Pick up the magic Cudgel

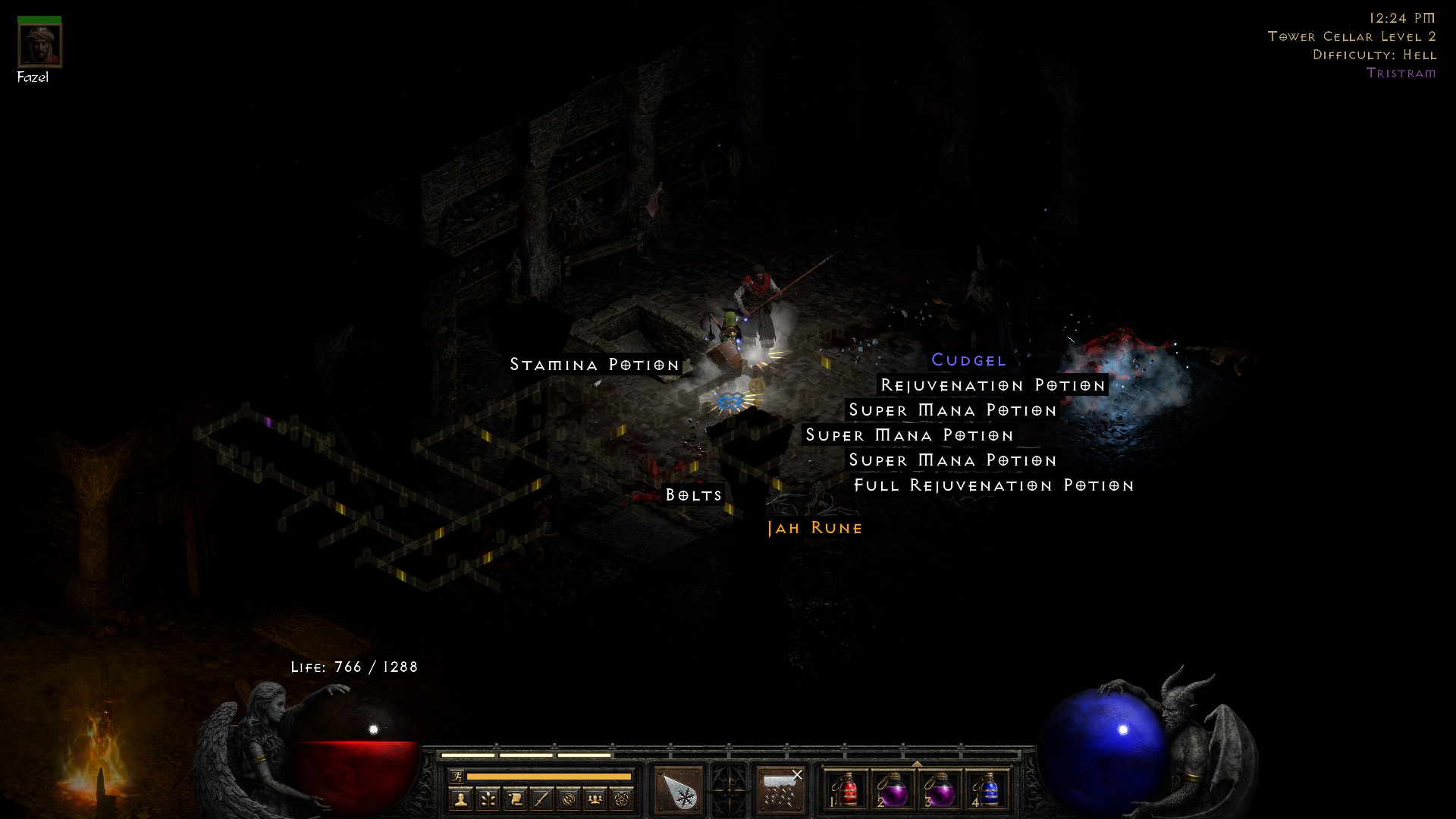969,360
